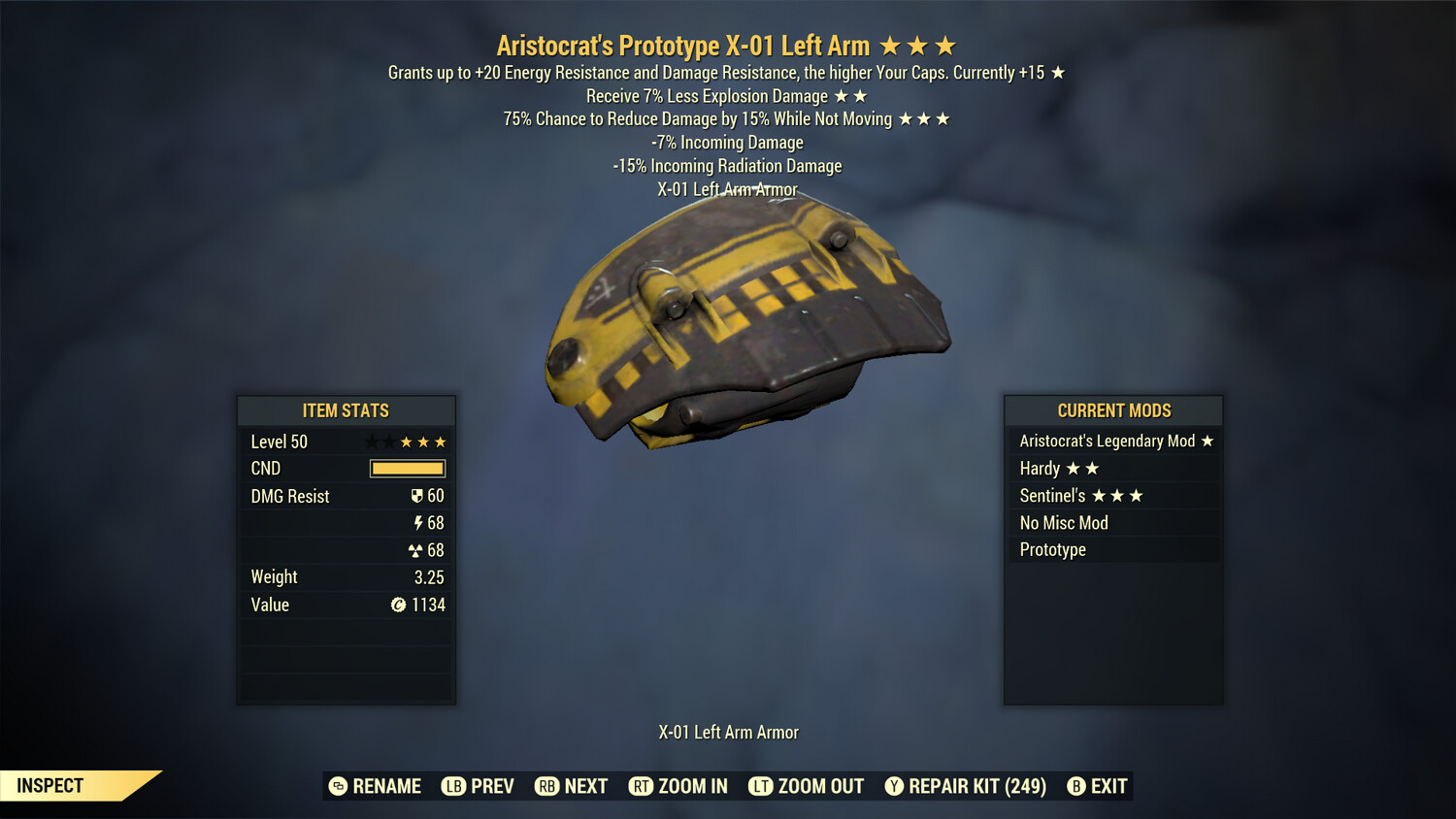Click the NEXT button to view next item

(x=572, y=786)
